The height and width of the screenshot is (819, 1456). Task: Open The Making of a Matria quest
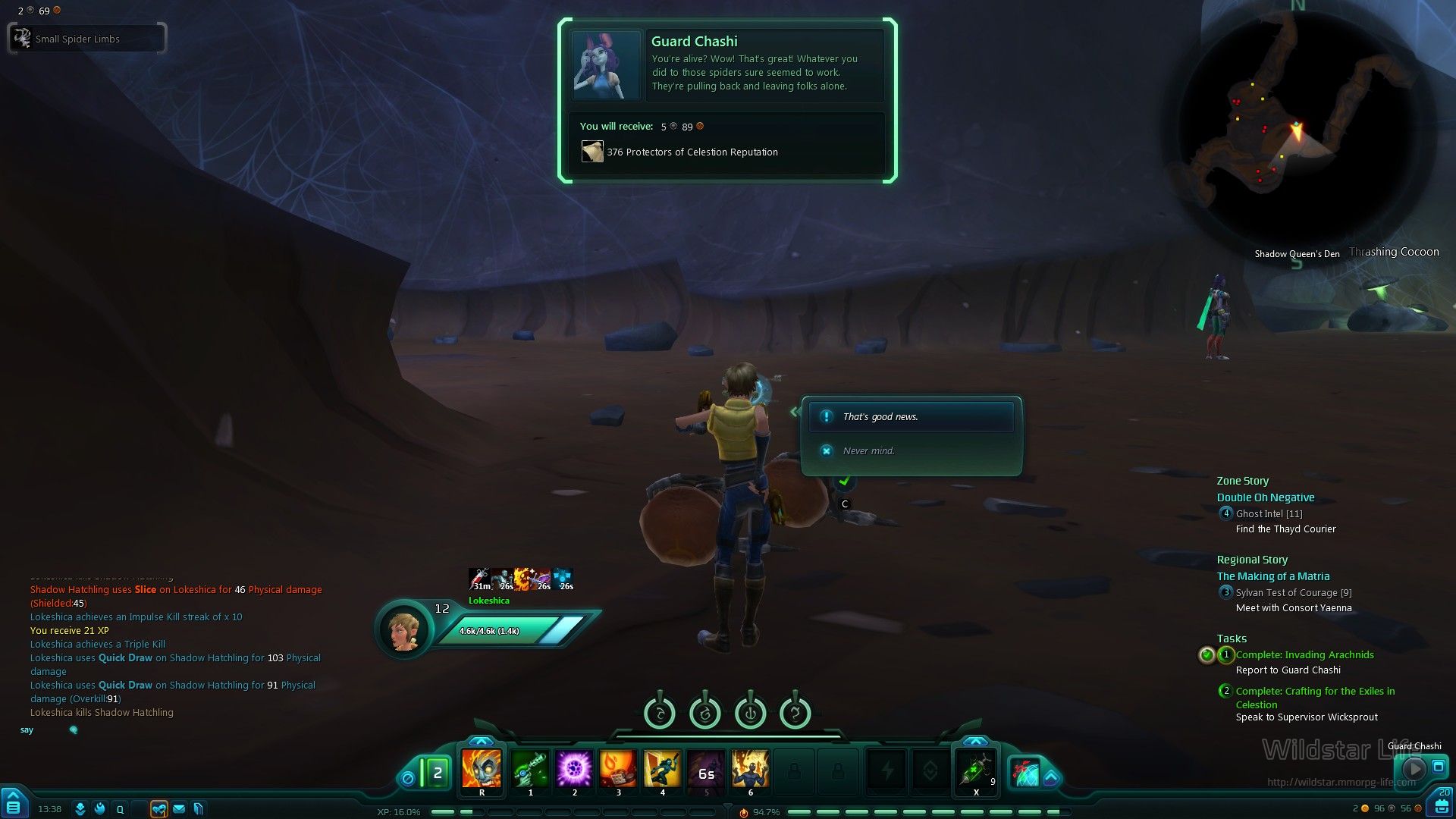pyautogui.click(x=1273, y=577)
